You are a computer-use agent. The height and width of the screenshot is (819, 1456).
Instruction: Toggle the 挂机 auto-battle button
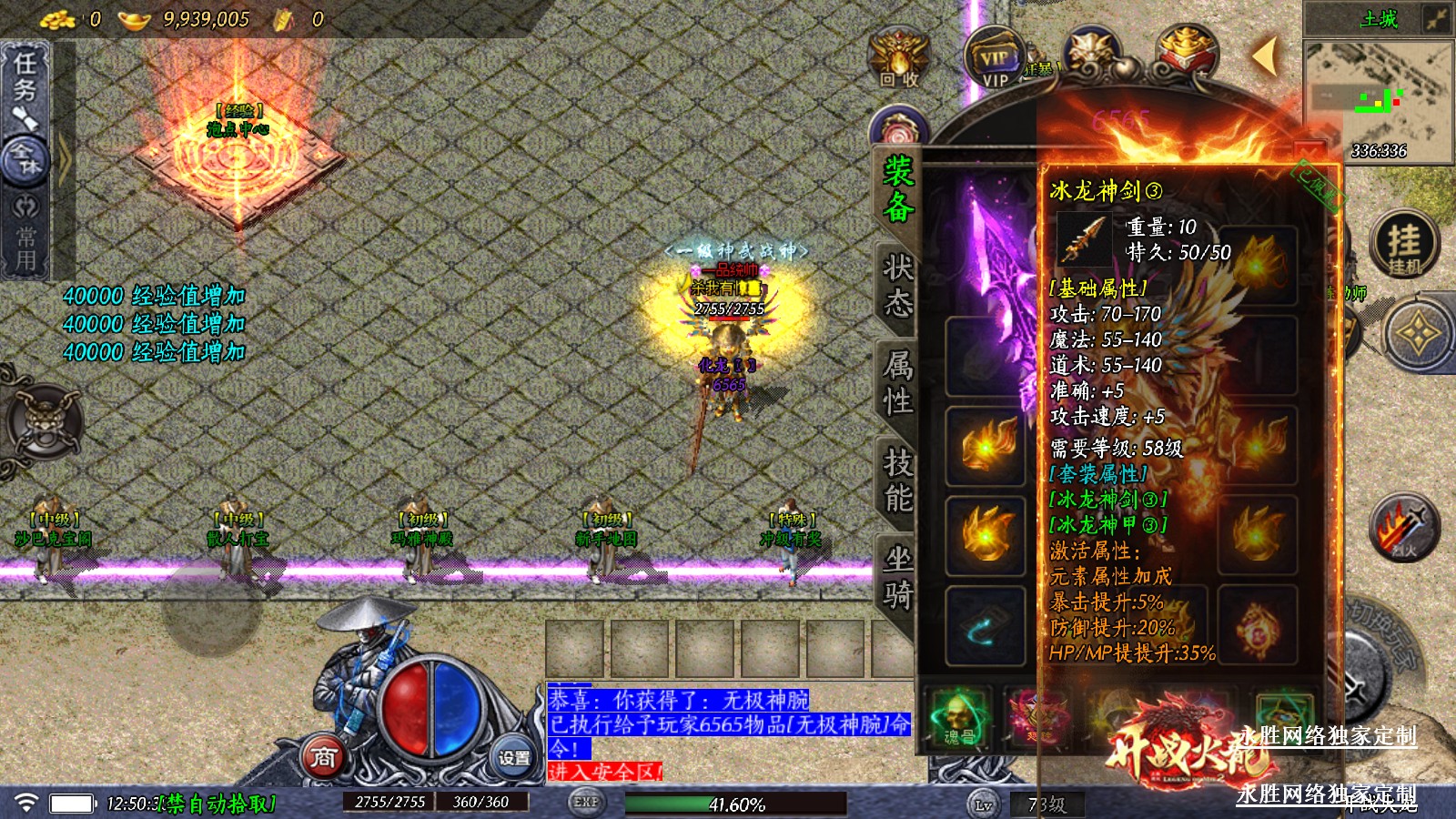(1403, 244)
